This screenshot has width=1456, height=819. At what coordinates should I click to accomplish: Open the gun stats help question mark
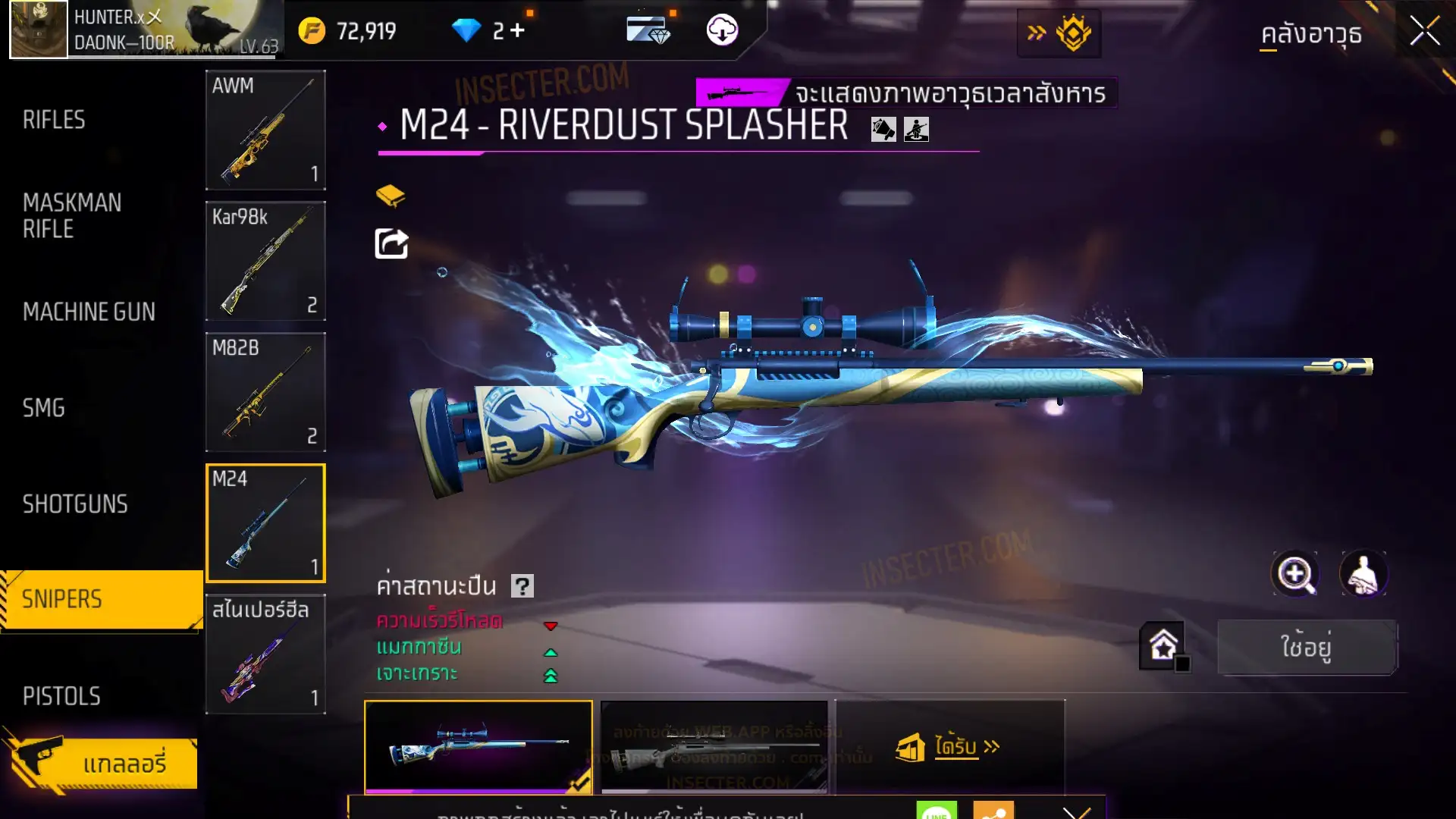522,586
